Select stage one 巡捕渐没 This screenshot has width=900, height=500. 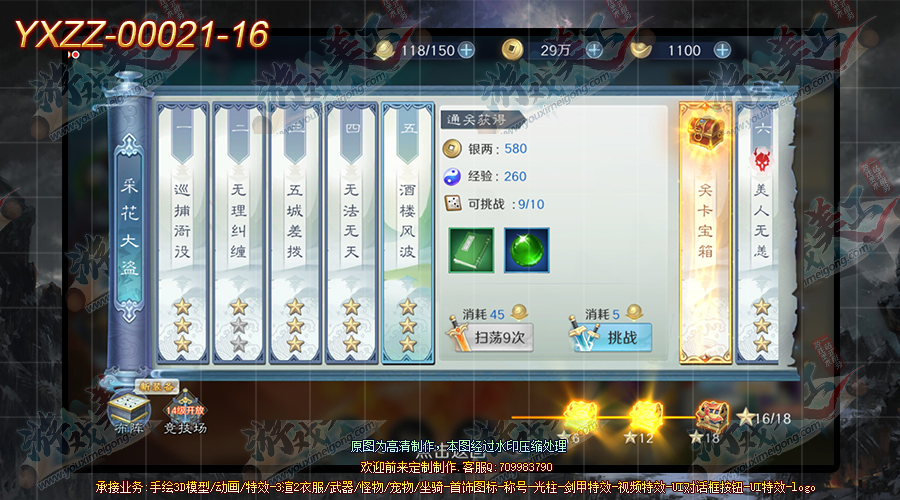point(182,232)
